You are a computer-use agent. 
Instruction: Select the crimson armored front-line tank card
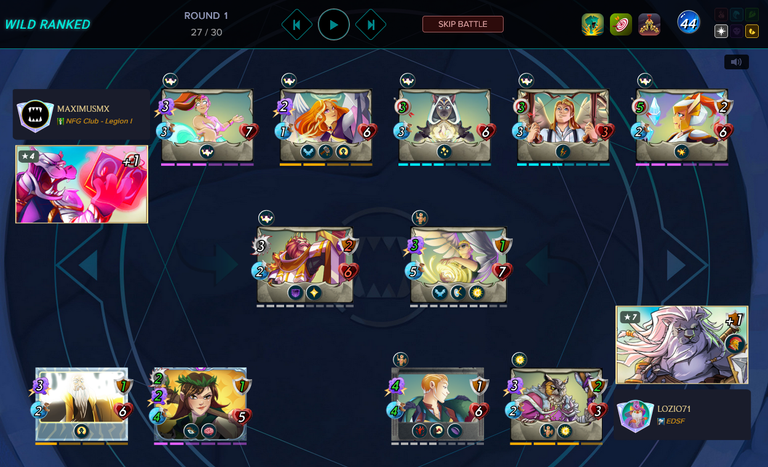pos(305,264)
